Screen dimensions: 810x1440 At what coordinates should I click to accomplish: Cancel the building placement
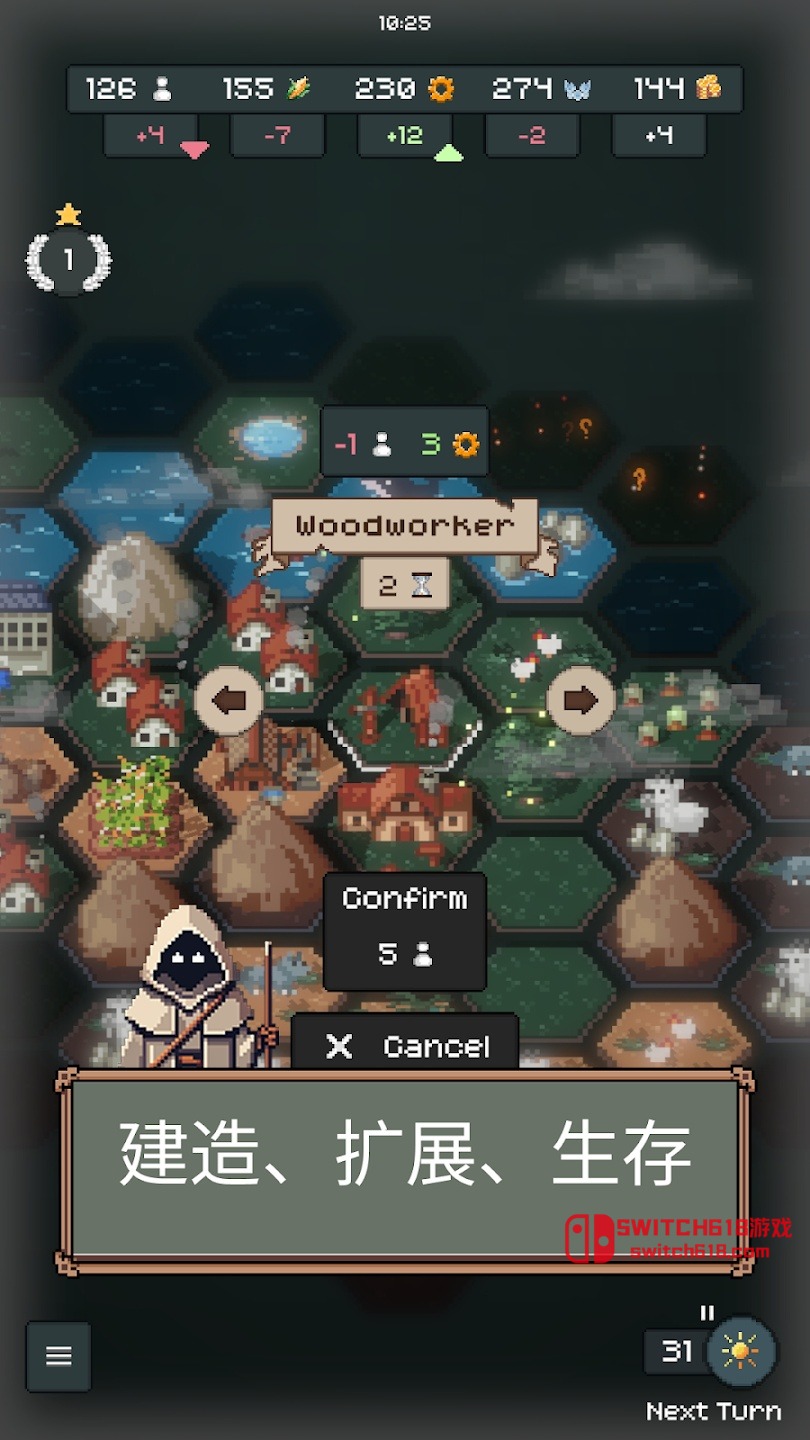tap(405, 1045)
